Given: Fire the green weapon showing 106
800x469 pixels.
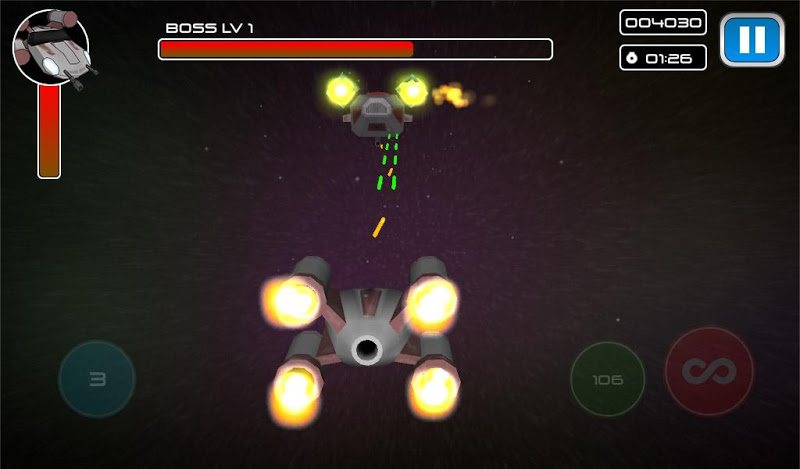Looking at the screenshot, I should (607, 380).
